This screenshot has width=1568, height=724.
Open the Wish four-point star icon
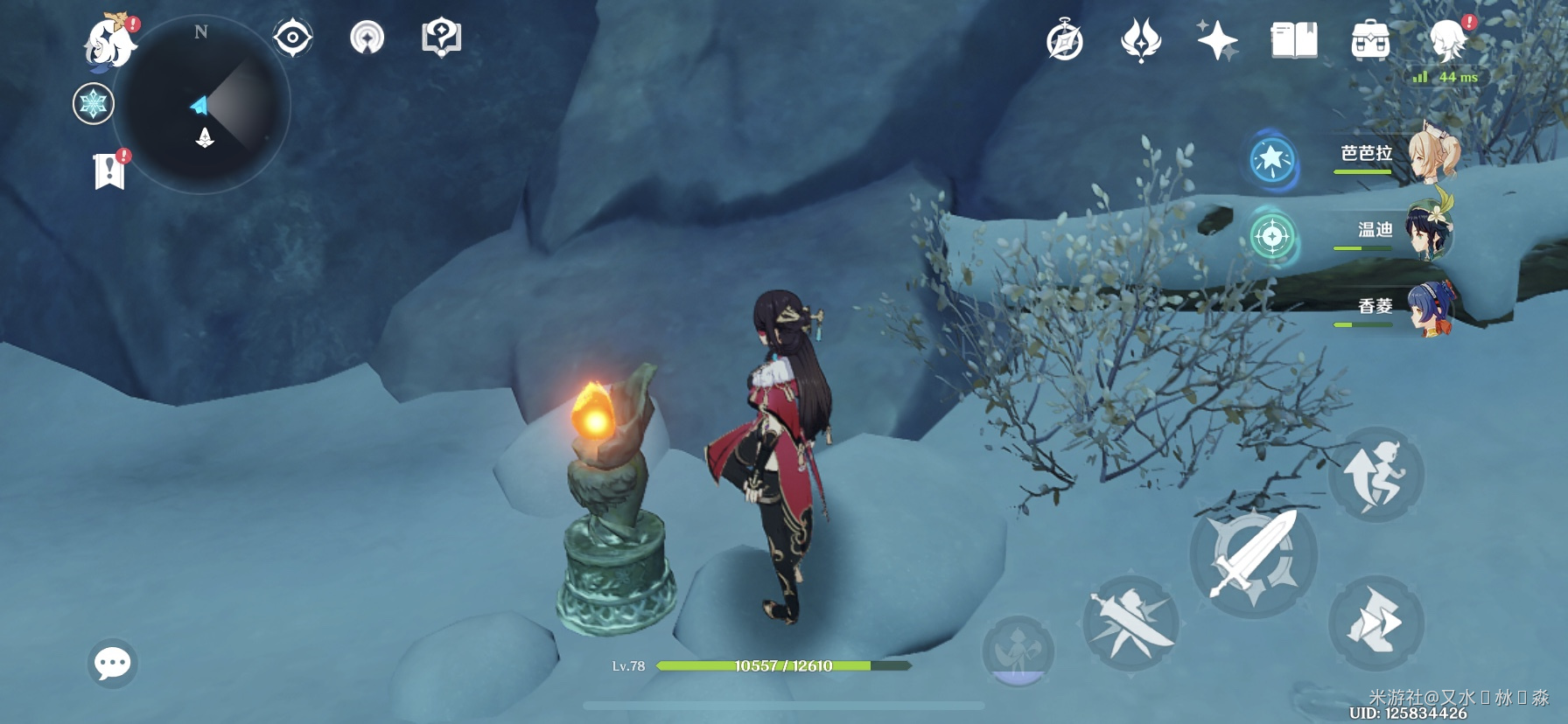pyautogui.click(x=1217, y=41)
